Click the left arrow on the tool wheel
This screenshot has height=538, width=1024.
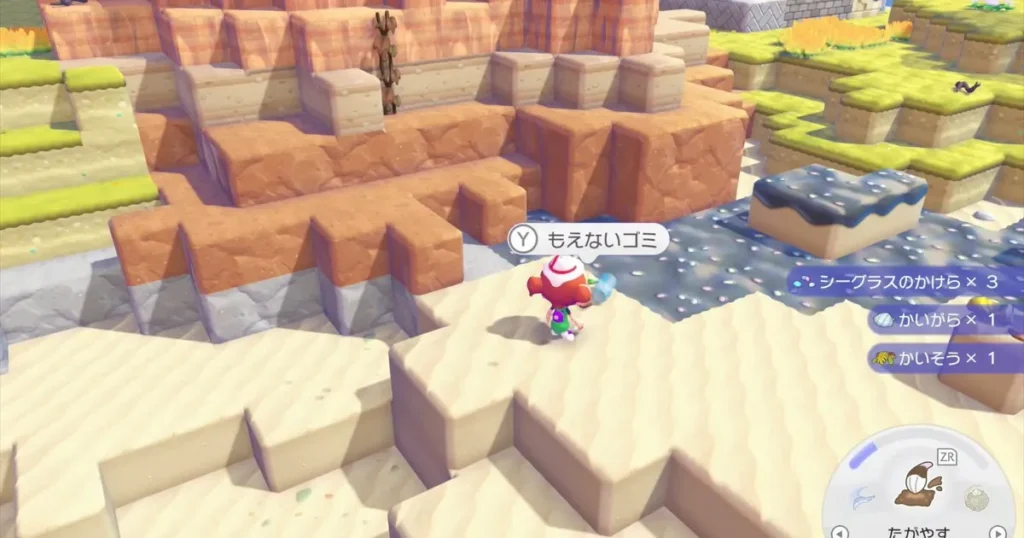tap(840, 531)
